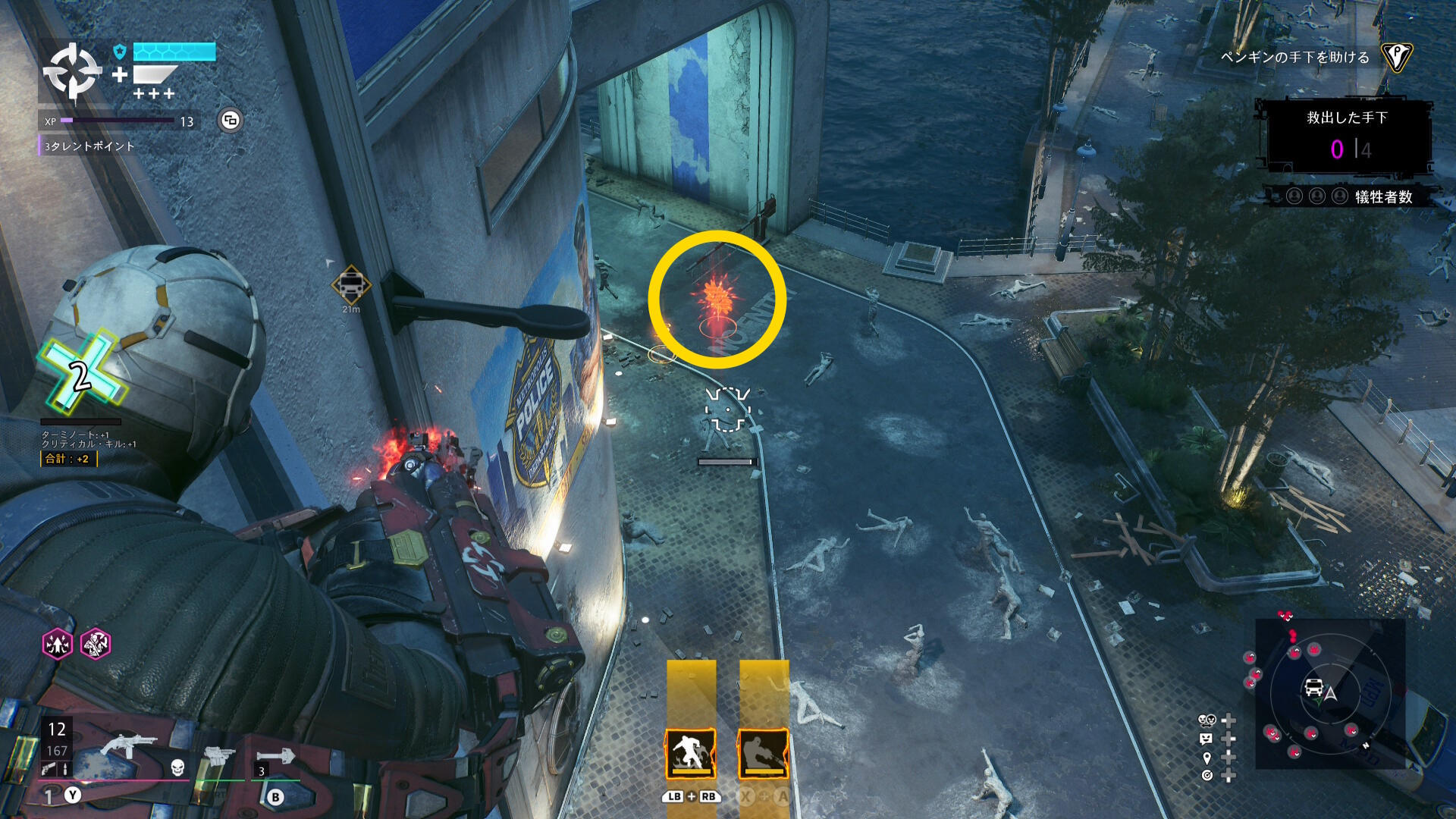Screen dimensions: 1456x819
Task: Activate the right shooting ability icon
Action: (763, 754)
